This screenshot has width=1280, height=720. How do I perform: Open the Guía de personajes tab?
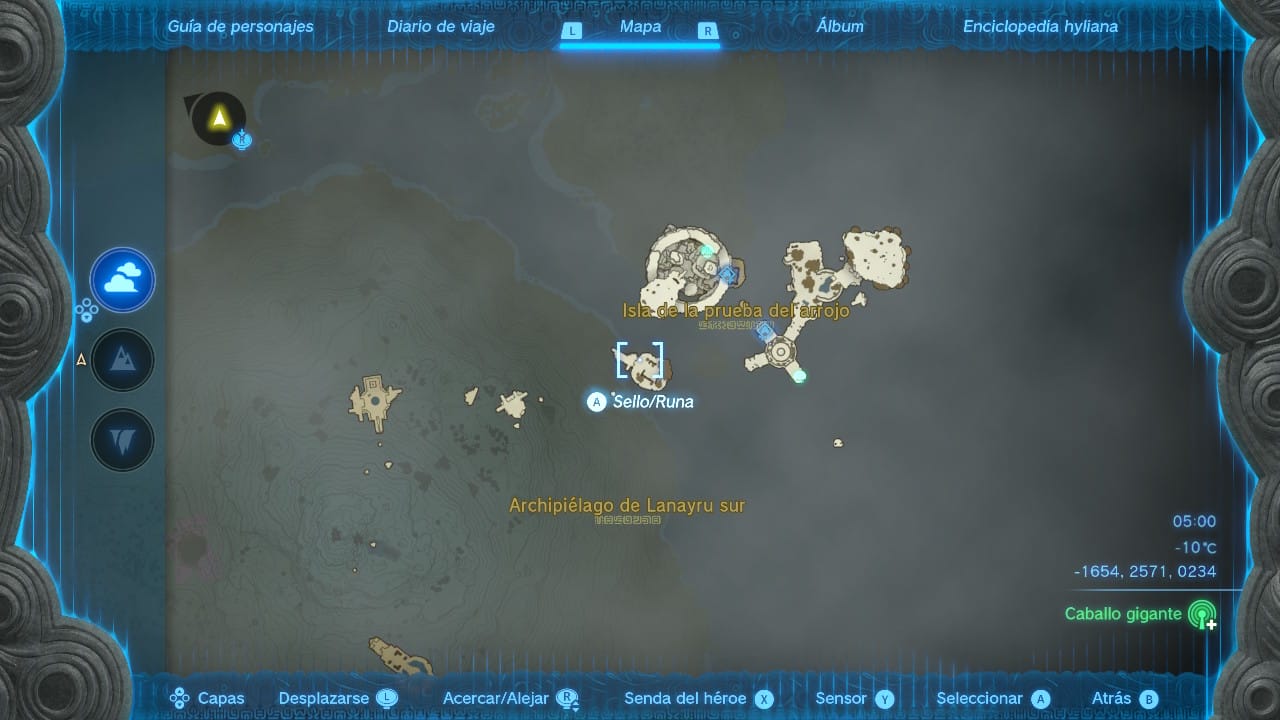click(x=240, y=27)
